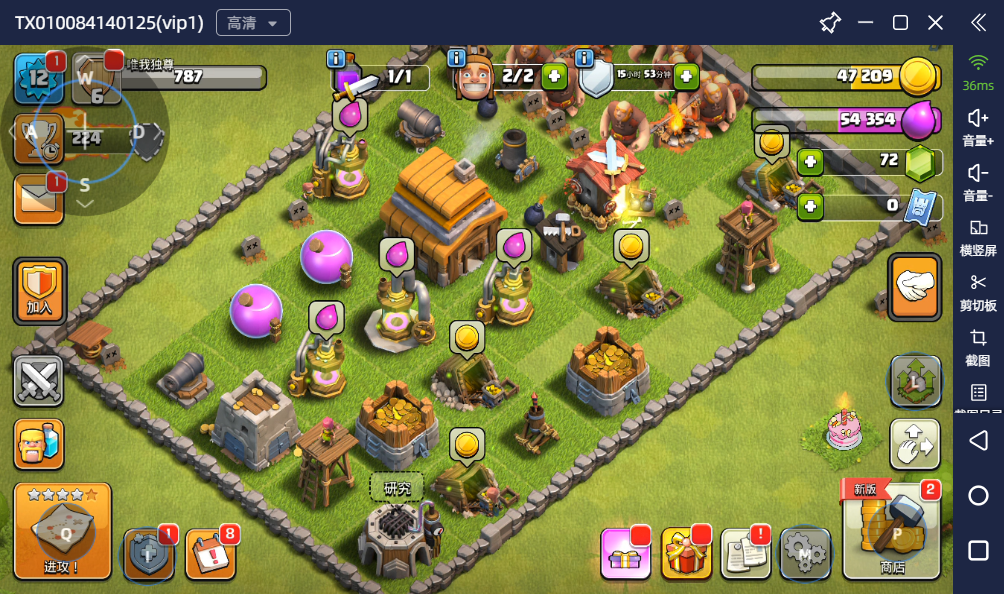Extend shield using its plus button
The image size is (1004, 594).
tap(686, 75)
